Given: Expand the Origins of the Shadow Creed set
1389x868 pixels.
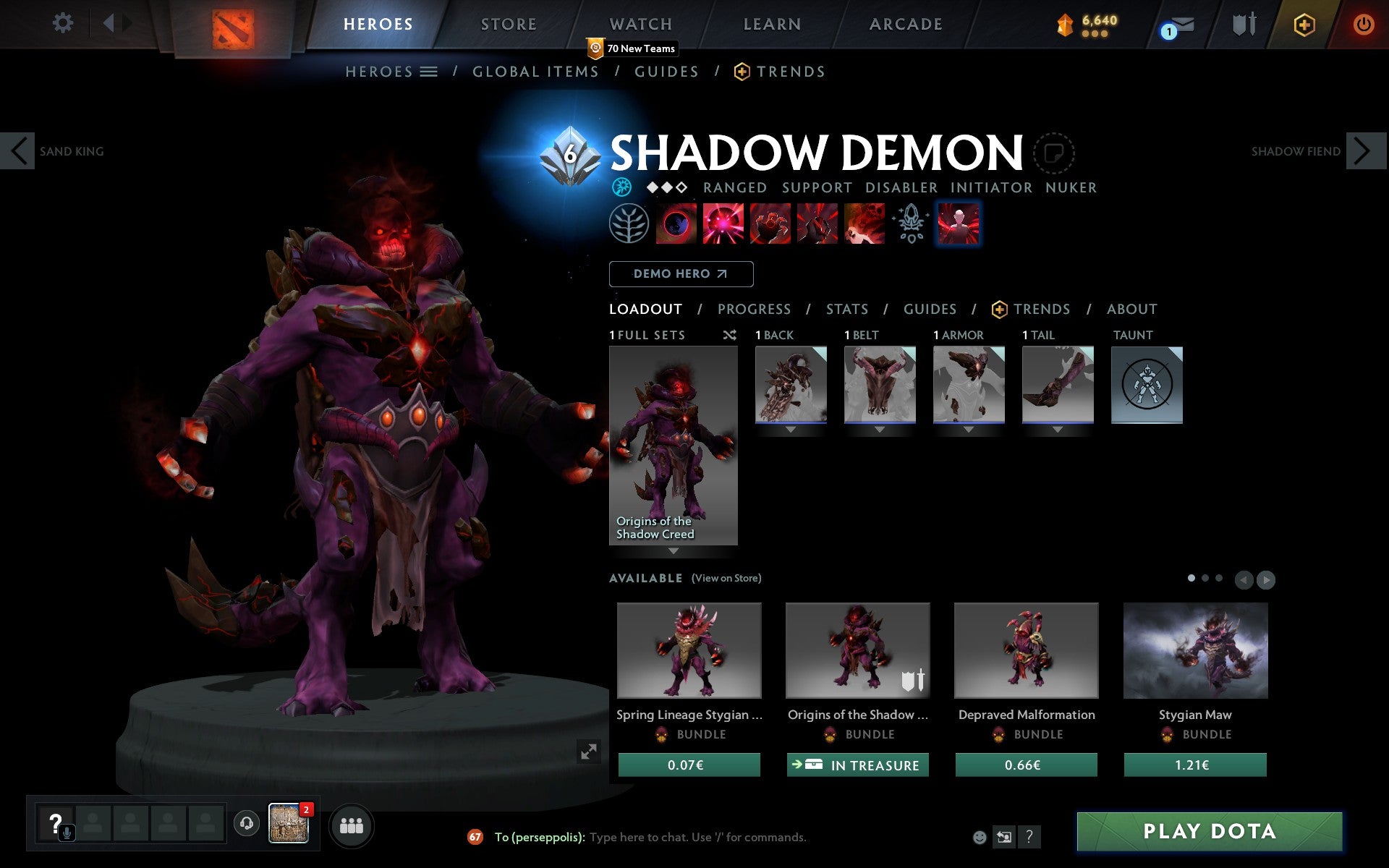Looking at the screenshot, I should point(674,551).
